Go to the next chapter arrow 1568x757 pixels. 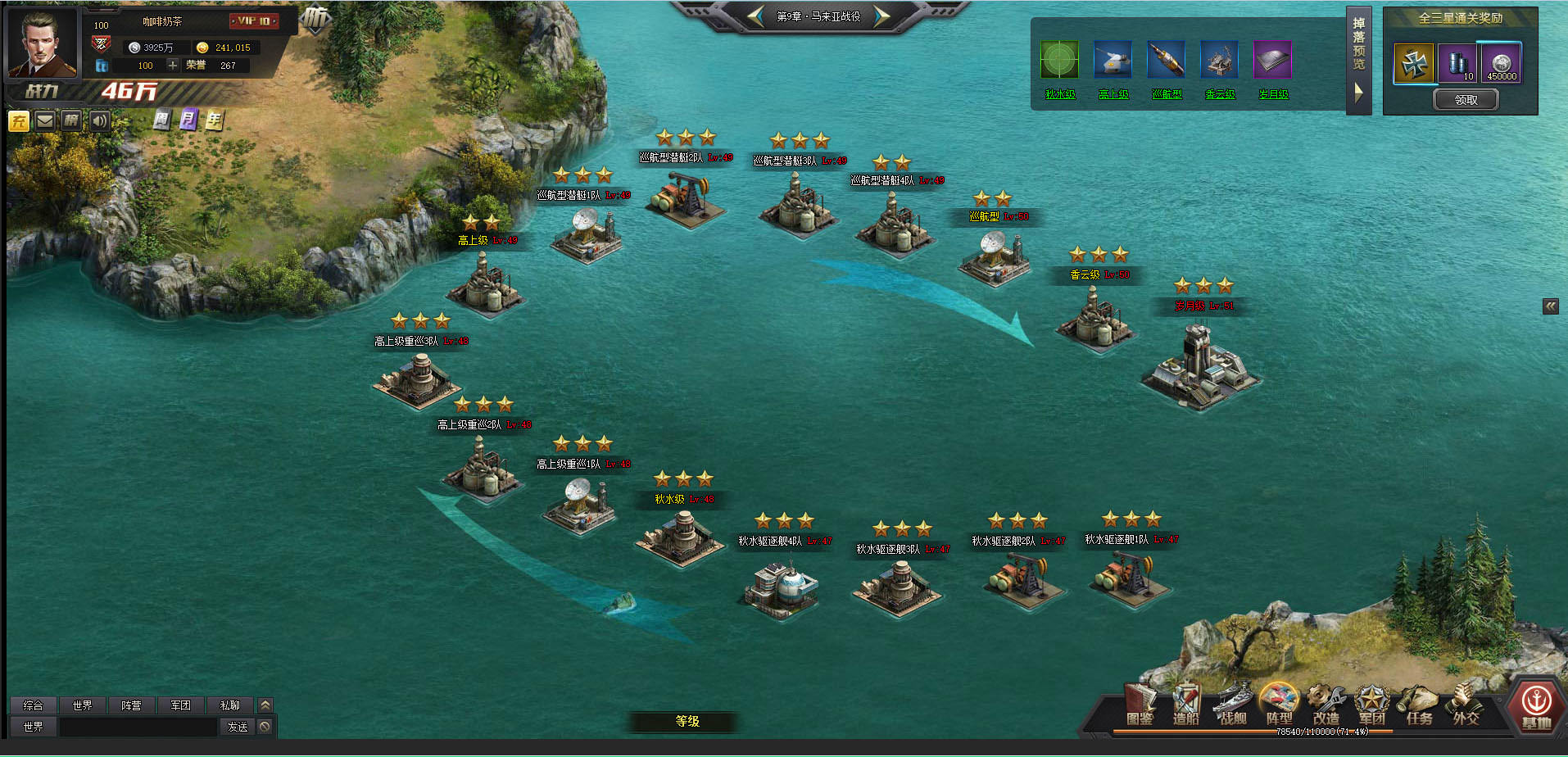click(x=881, y=16)
